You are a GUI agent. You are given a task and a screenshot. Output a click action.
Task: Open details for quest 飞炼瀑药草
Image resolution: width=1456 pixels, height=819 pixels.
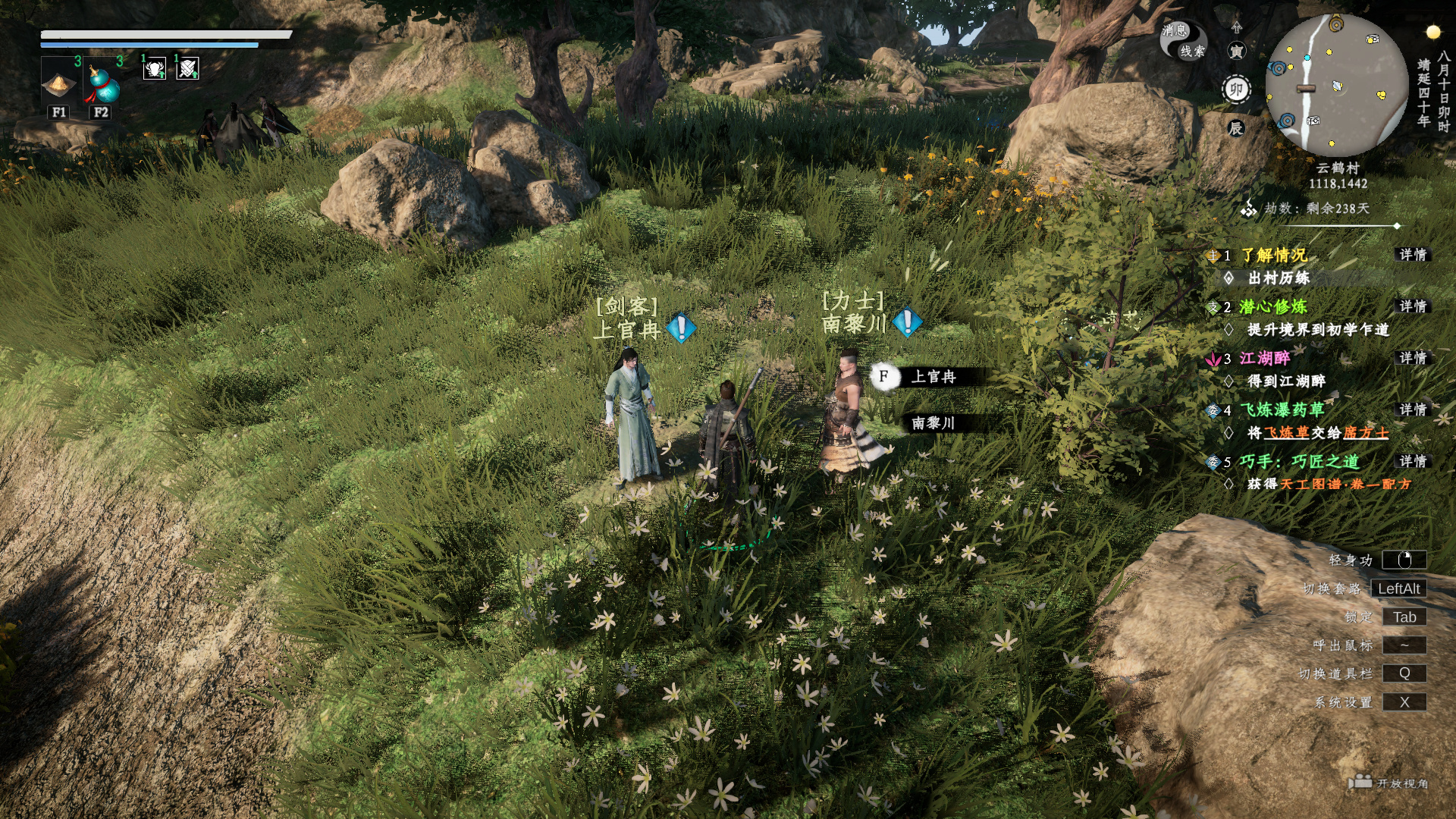[x=1413, y=409]
